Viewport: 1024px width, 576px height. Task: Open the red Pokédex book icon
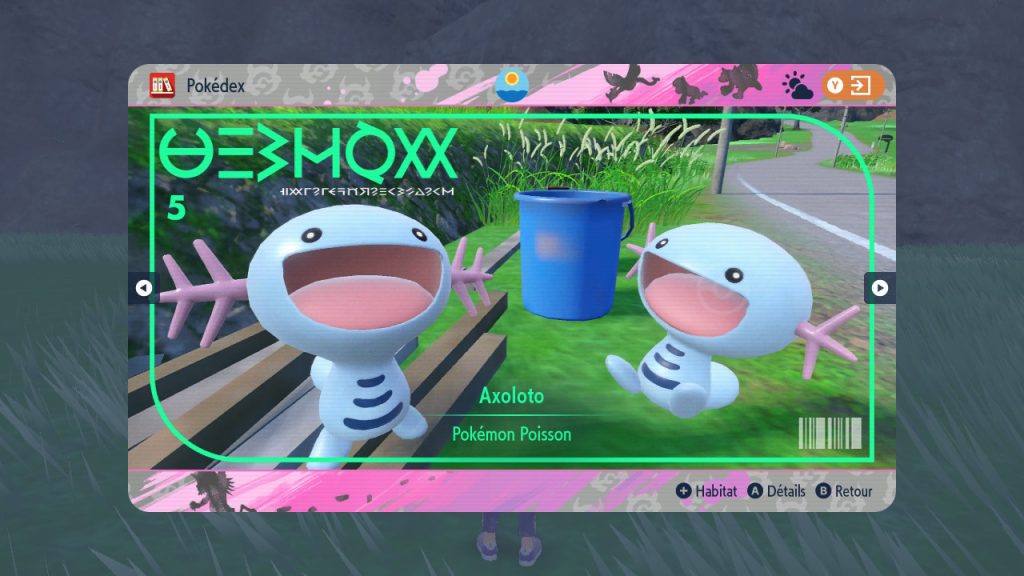162,85
